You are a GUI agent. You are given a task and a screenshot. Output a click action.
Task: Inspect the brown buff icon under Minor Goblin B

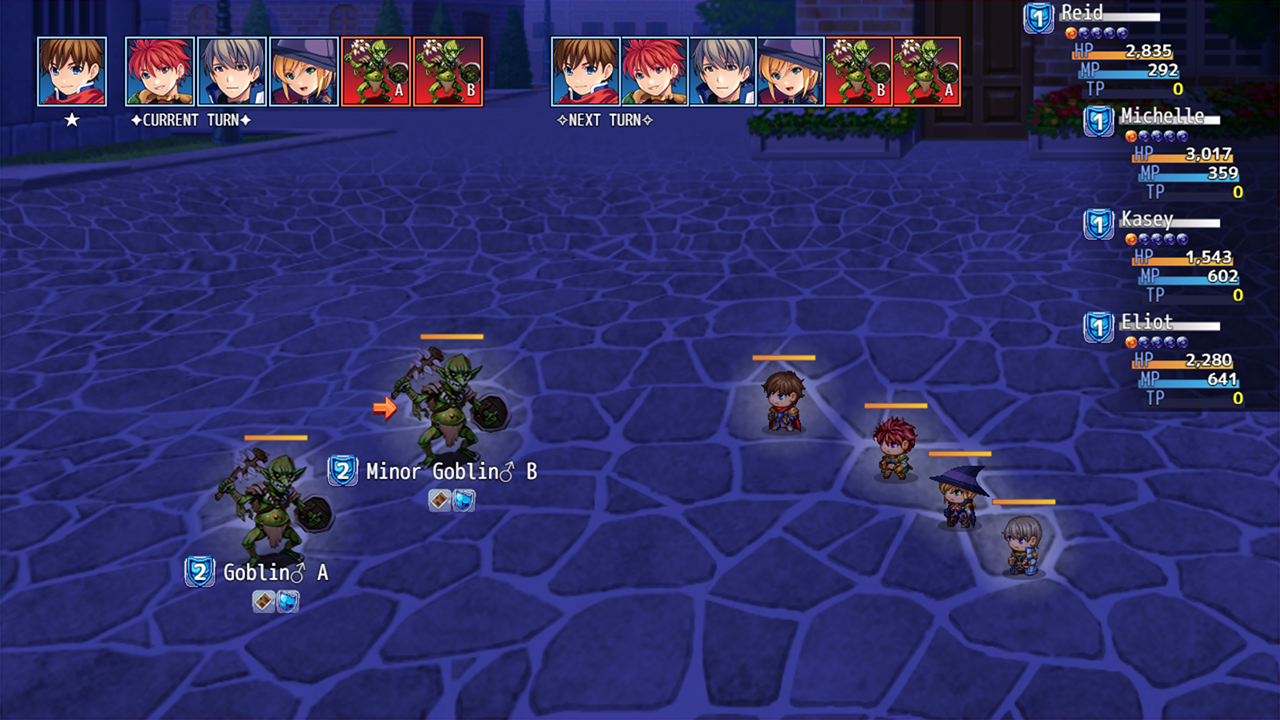click(440, 500)
